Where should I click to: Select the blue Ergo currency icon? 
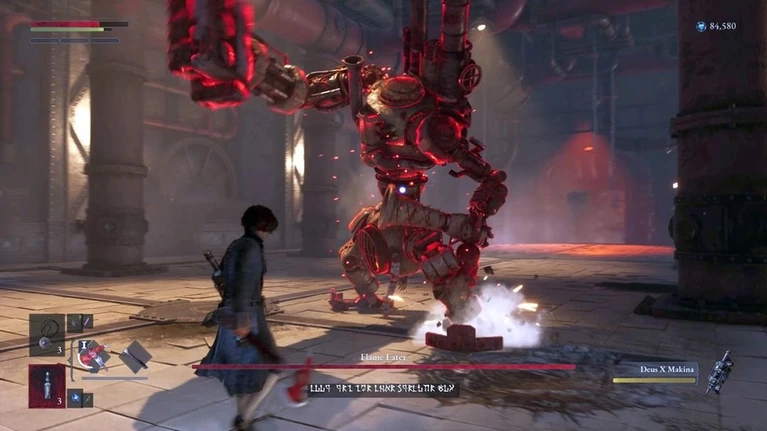tap(701, 25)
